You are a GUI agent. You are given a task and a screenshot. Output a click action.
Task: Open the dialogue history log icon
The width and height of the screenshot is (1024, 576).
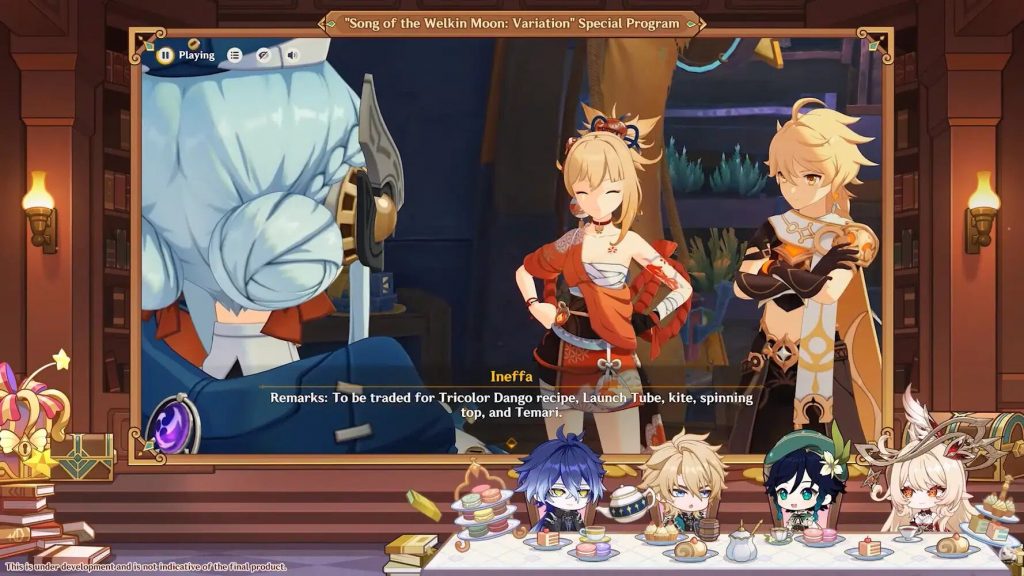click(x=234, y=55)
